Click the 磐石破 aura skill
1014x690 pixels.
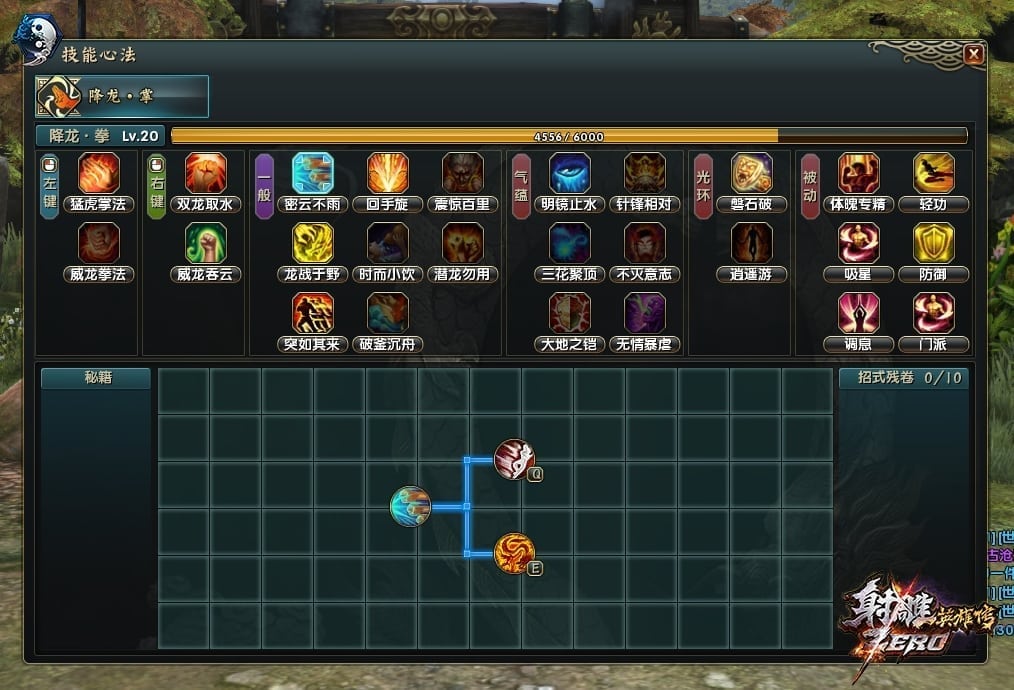(x=752, y=173)
